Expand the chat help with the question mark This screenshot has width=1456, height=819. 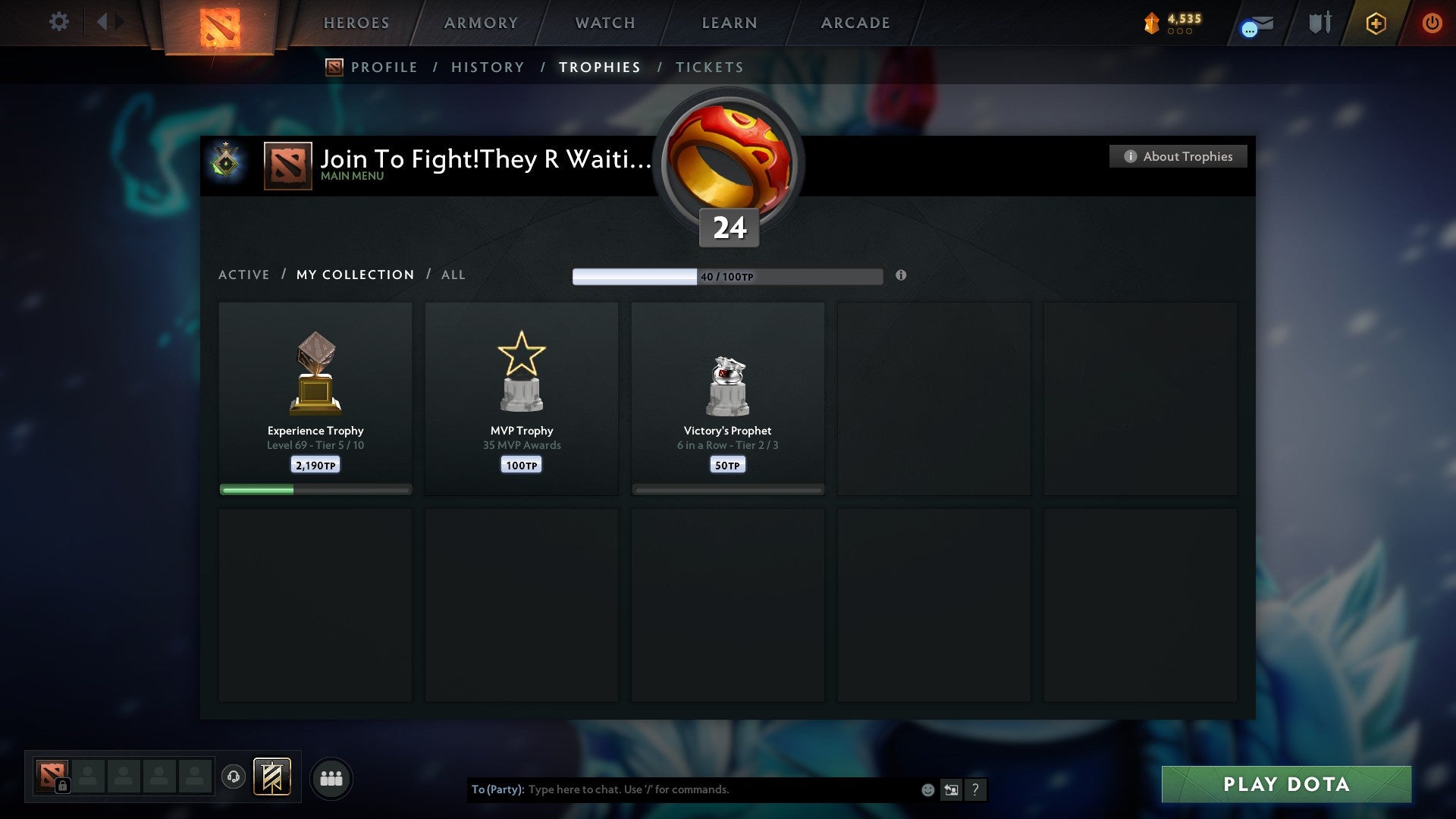click(975, 789)
